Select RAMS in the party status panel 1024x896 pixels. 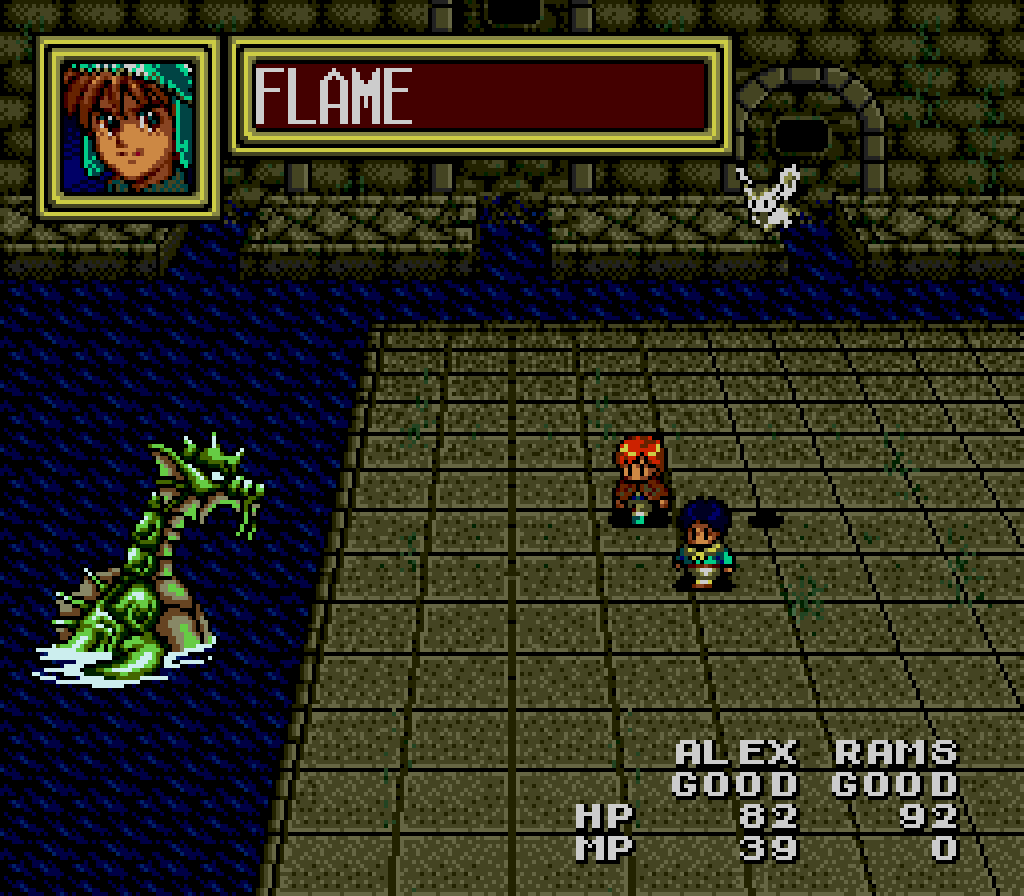click(x=895, y=752)
